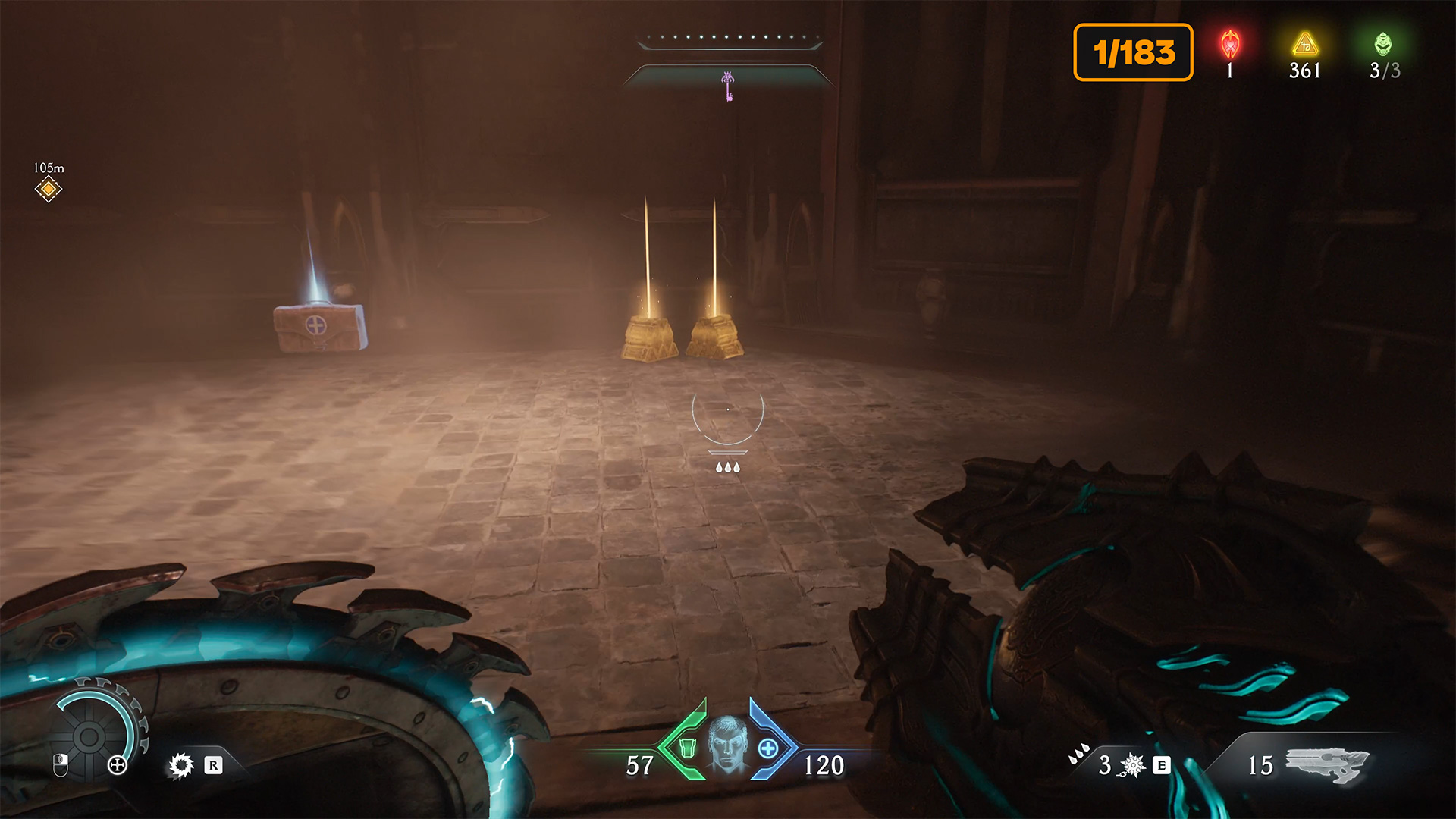Viewport: 1456px width, 819px height.
Task: Click the gold currency triangle icon
Action: pos(1305,45)
